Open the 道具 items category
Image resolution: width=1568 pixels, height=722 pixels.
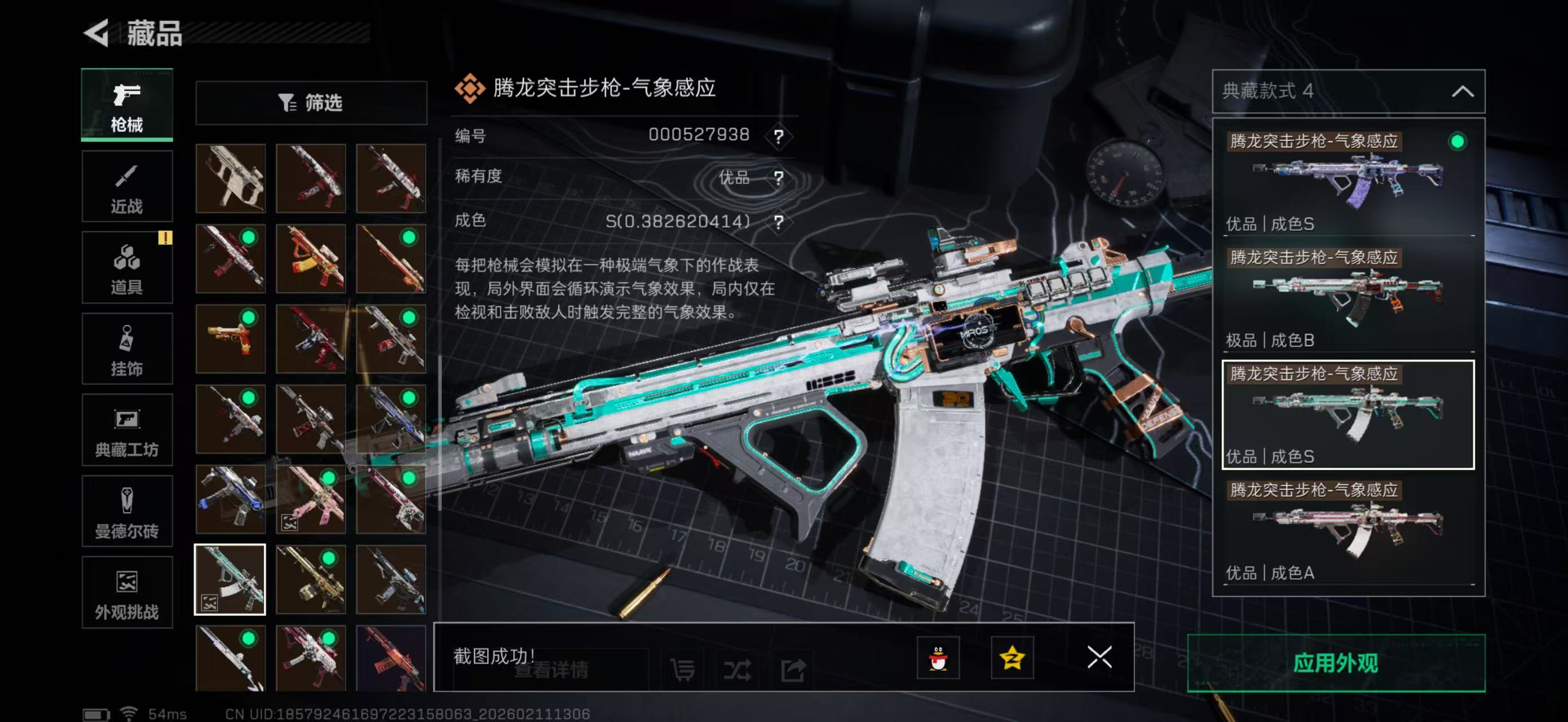[127, 267]
